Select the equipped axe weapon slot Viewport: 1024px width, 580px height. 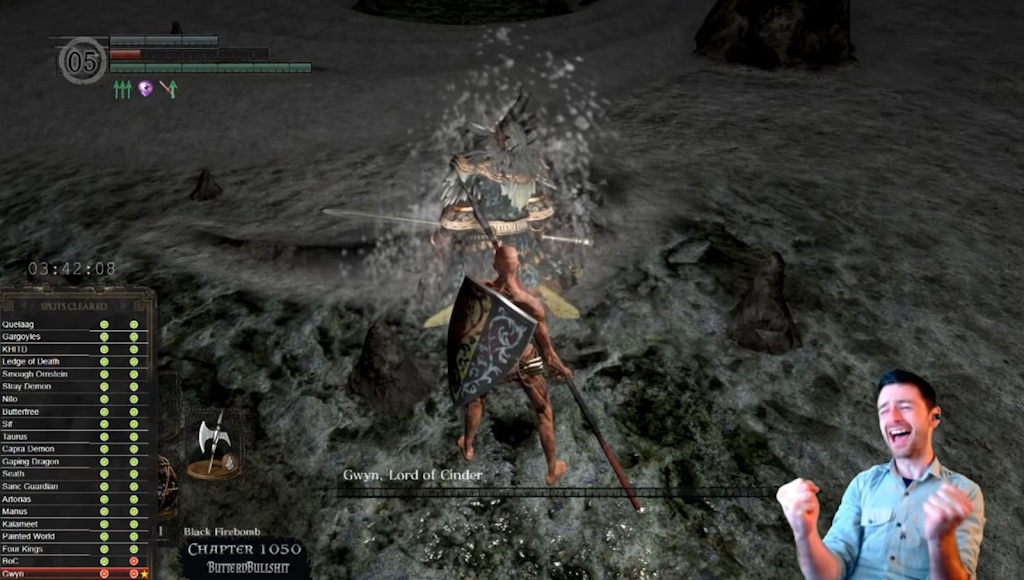(214, 444)
